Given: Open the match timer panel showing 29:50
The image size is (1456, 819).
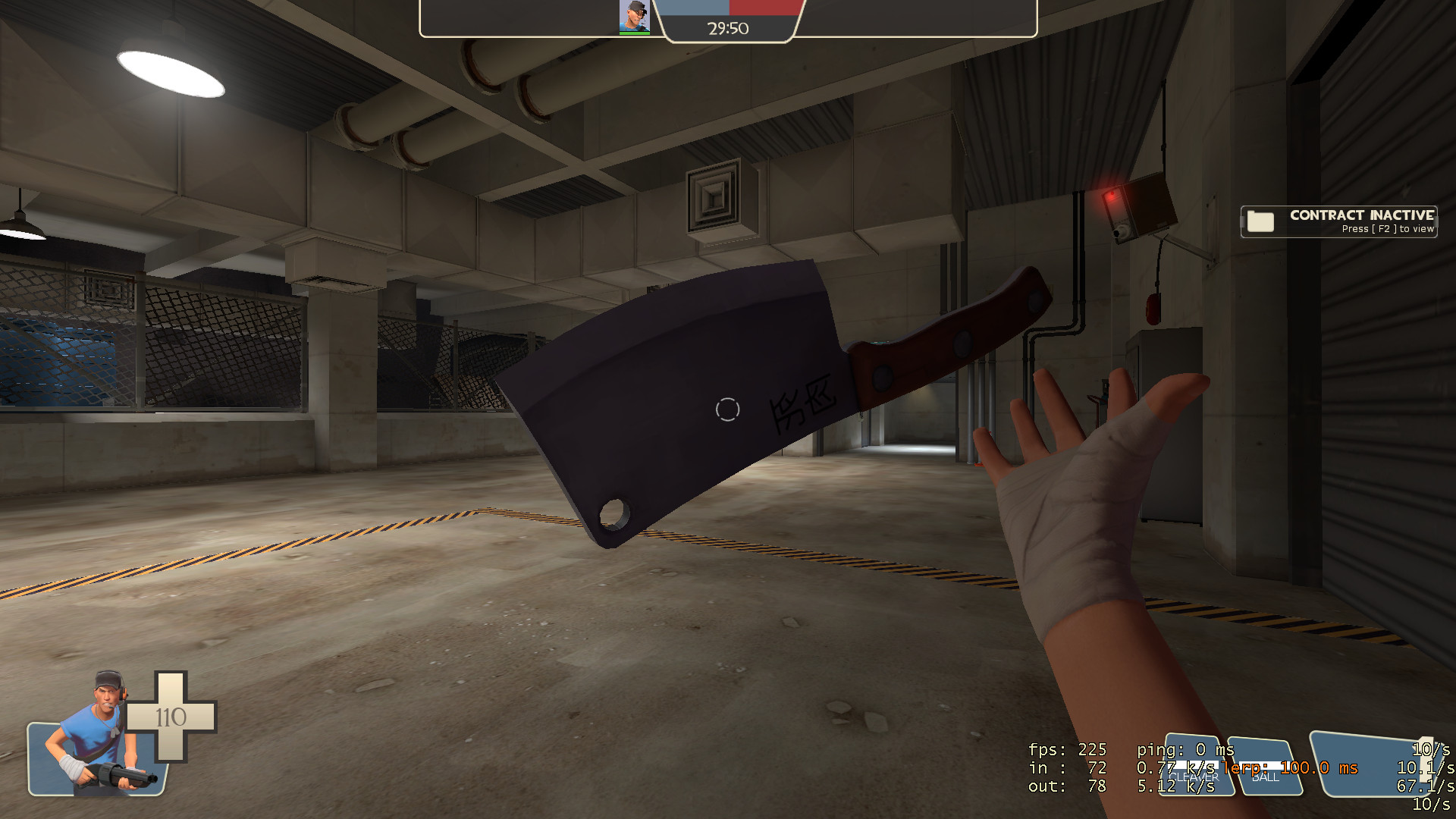Looking at the screenshot, I should coord(726,29).
